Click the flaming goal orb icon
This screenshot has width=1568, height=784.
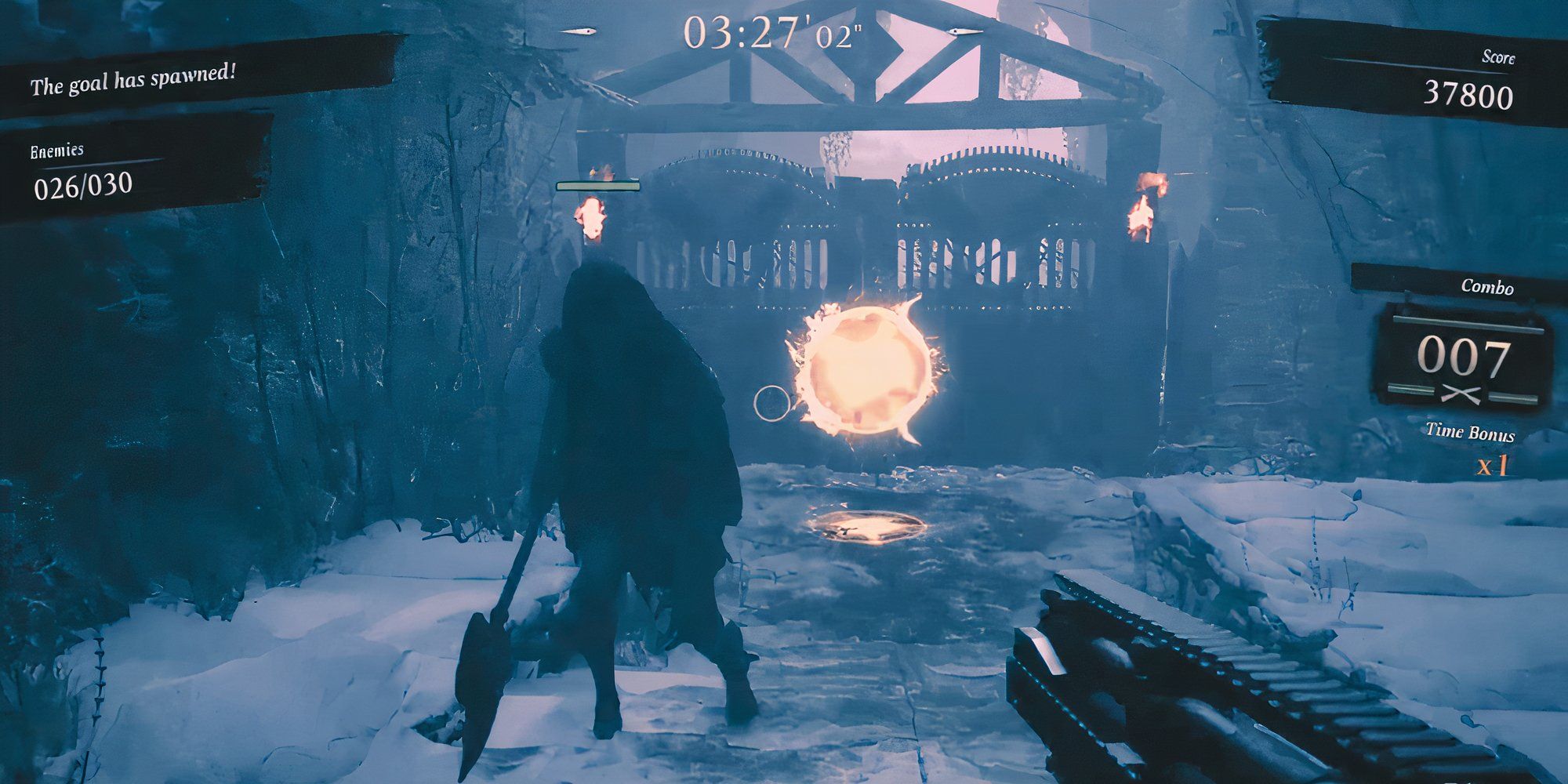[866, 368]
